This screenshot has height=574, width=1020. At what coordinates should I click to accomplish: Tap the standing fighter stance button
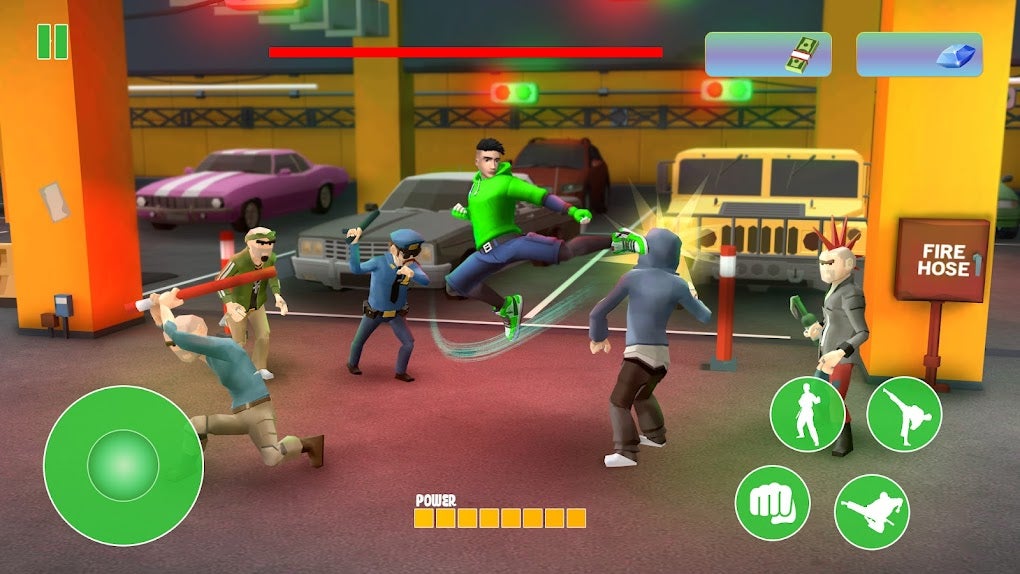tap(807, 414)
